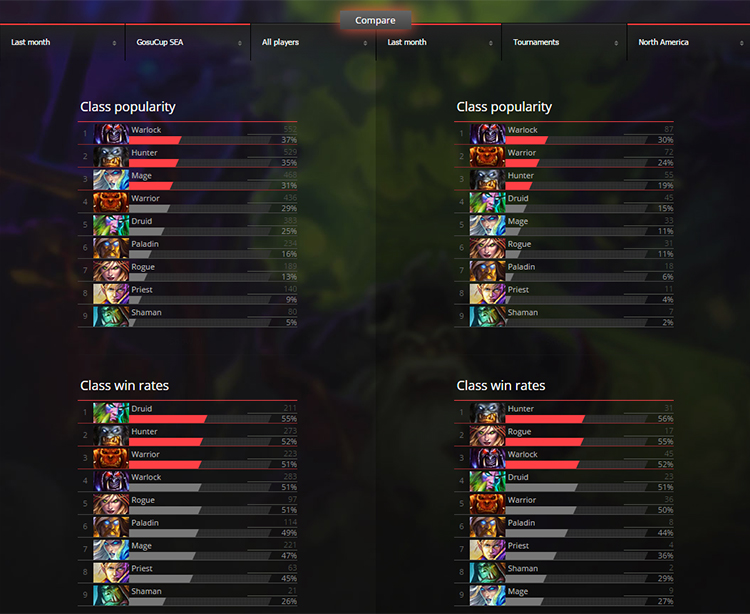
Task: Select the Druid row with 55% win rate
Action: [x=188, y=413]
